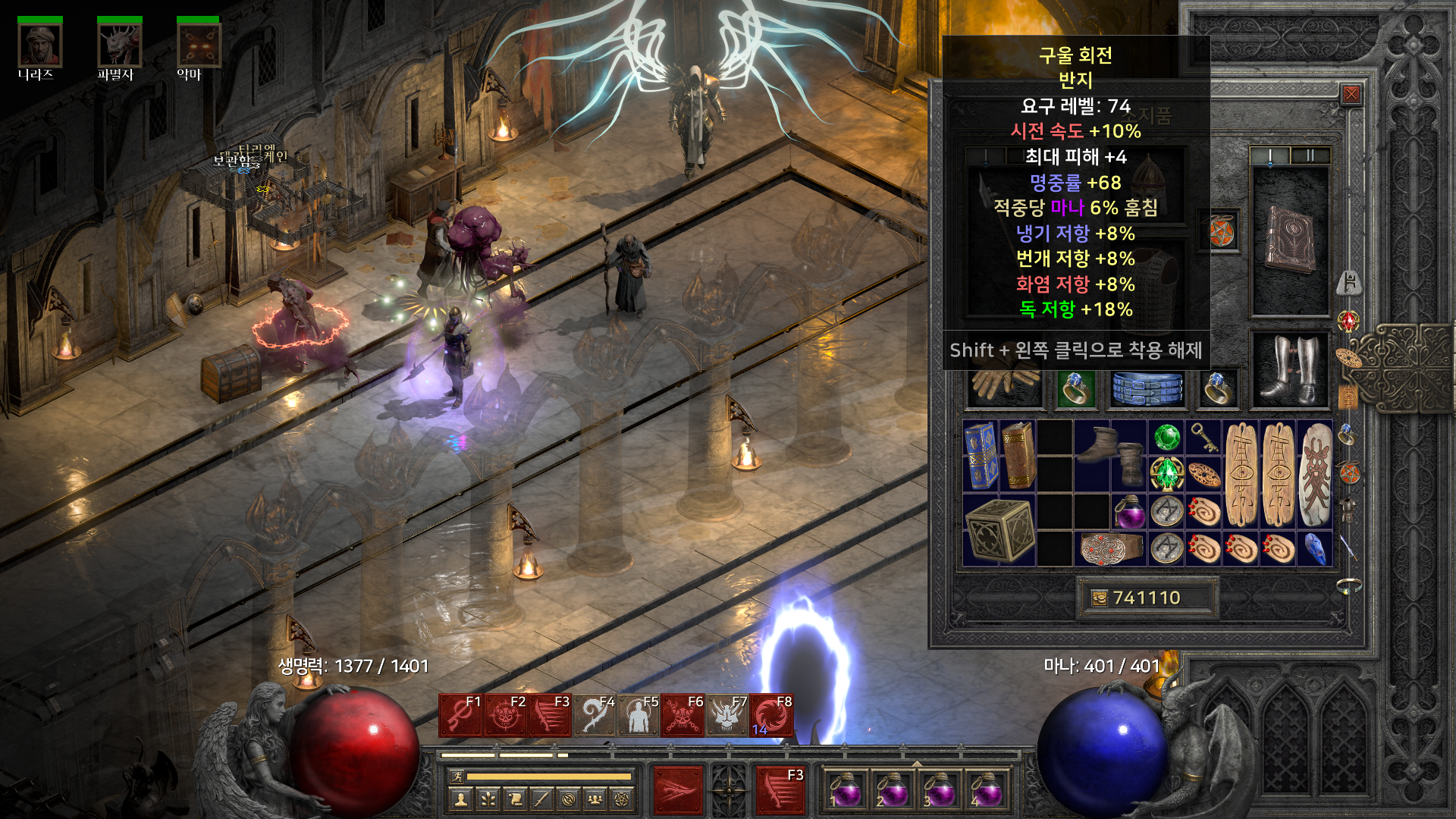
Task: Click the highlighted left ring slot
Action: [1076, 389]
